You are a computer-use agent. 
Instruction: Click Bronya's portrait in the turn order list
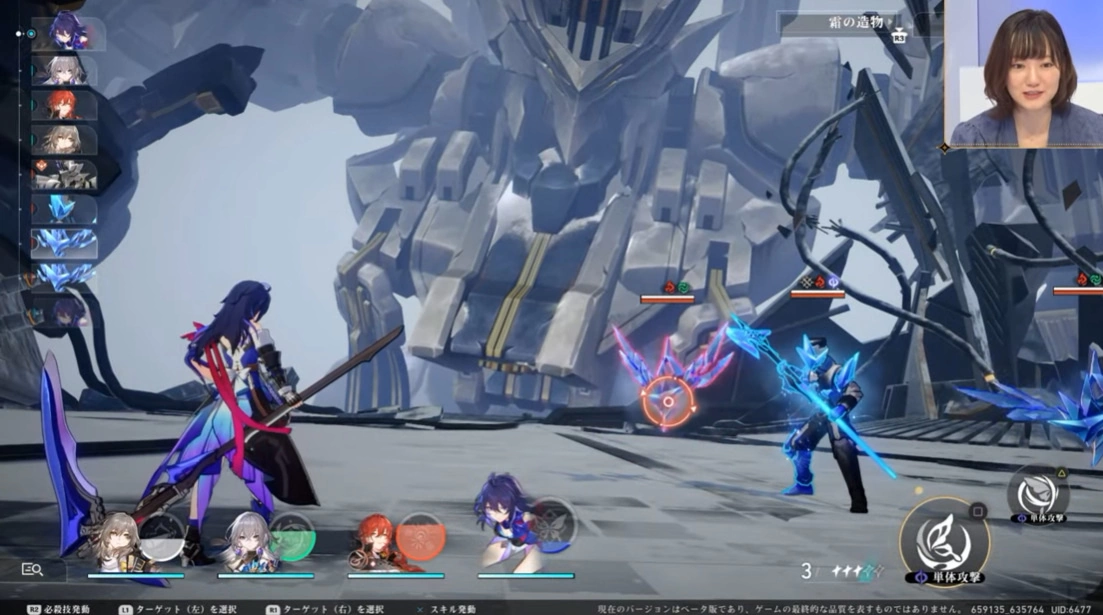[65, 70]
